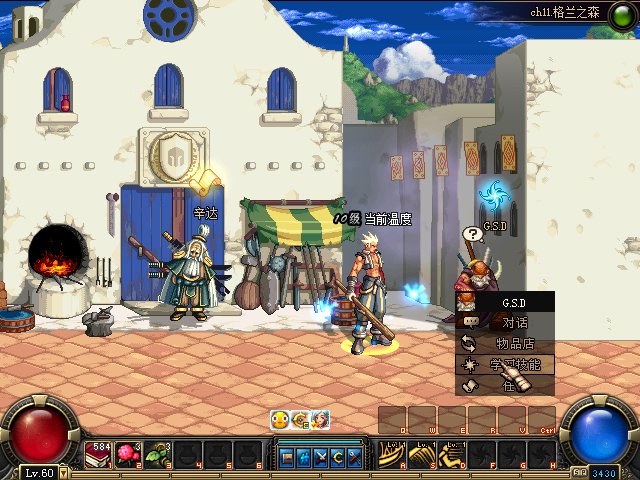Viewport: 640px width, 480px height.
Task: Activate the second golden skill icon
Action: tap(421, 455)
